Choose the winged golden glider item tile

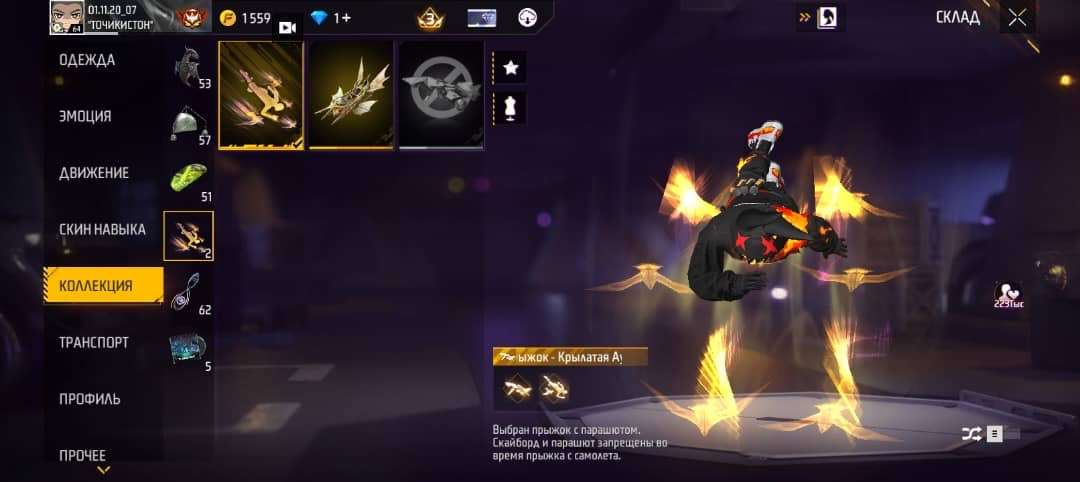[x=350, y=95]
